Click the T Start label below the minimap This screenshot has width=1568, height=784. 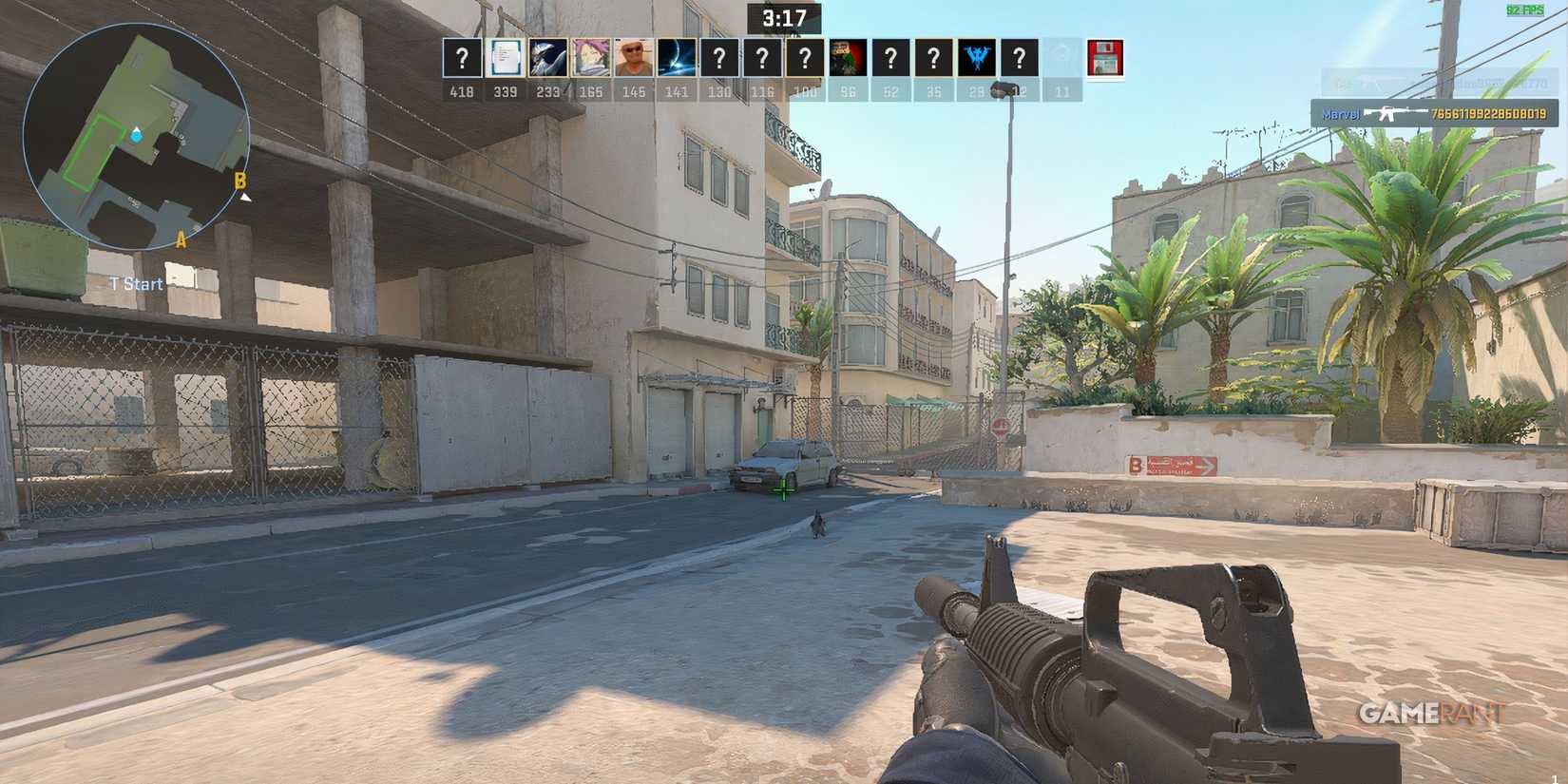pos(134,283)
